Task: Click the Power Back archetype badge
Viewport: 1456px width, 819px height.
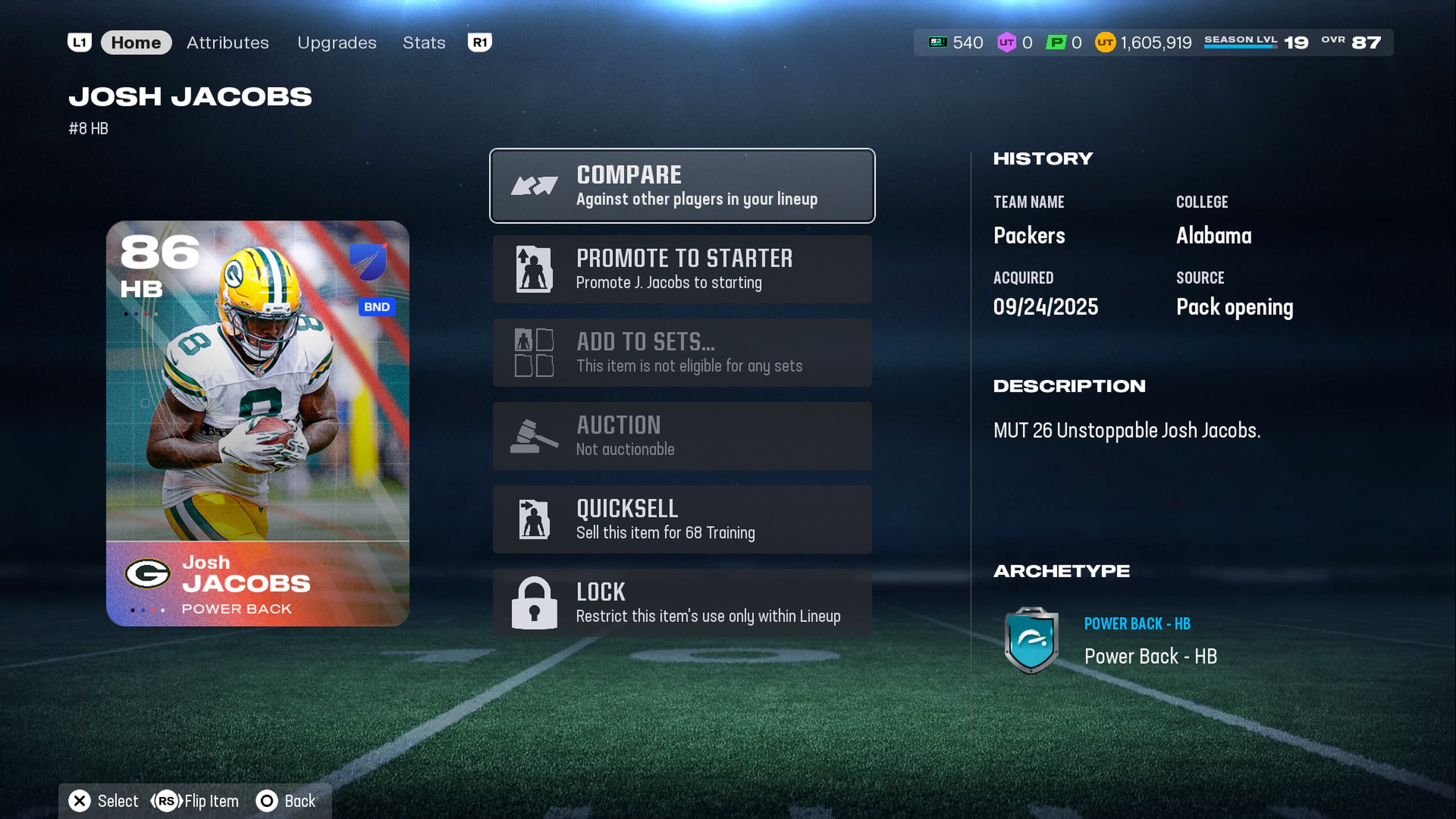Action: (x=1031, y=640)
